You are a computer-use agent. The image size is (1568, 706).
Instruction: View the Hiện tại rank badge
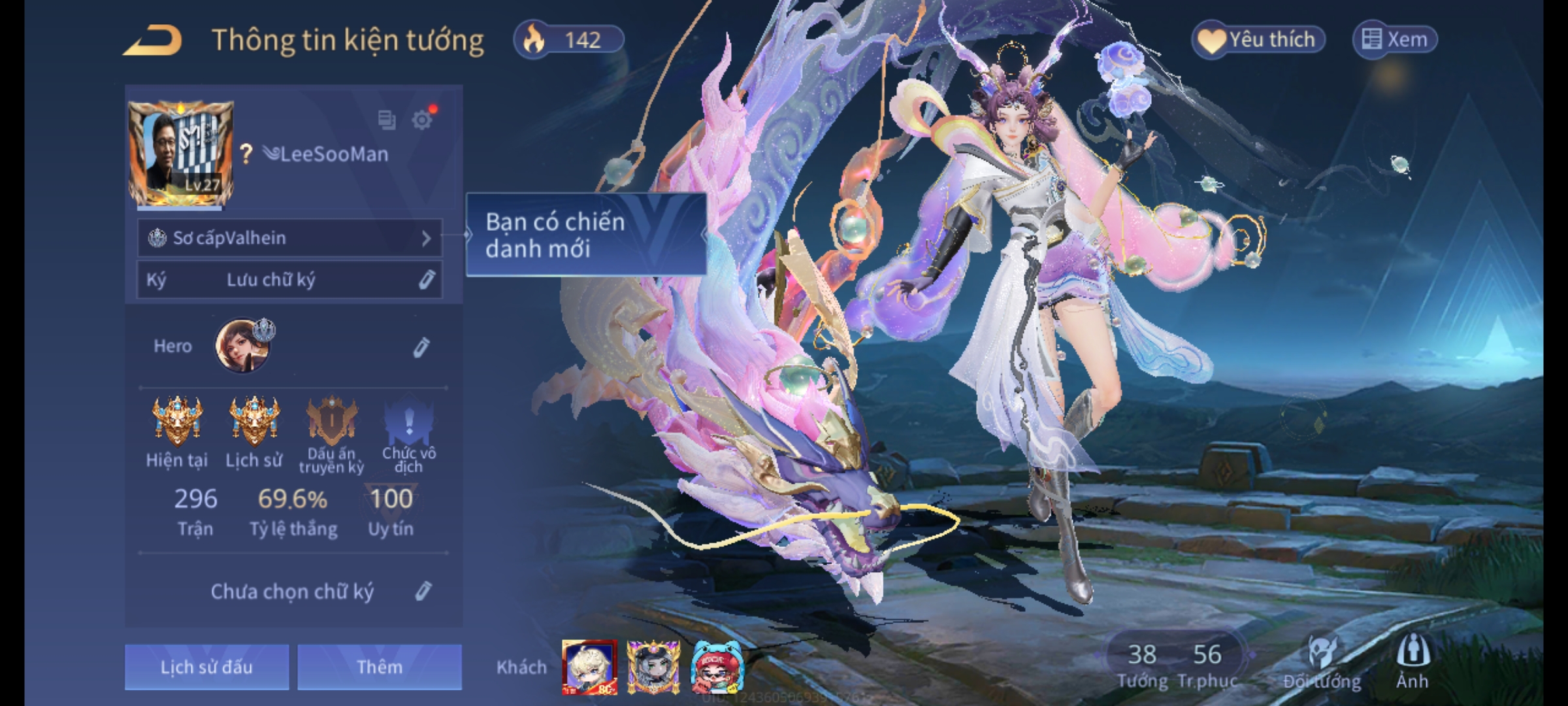(x=176, y=420)
